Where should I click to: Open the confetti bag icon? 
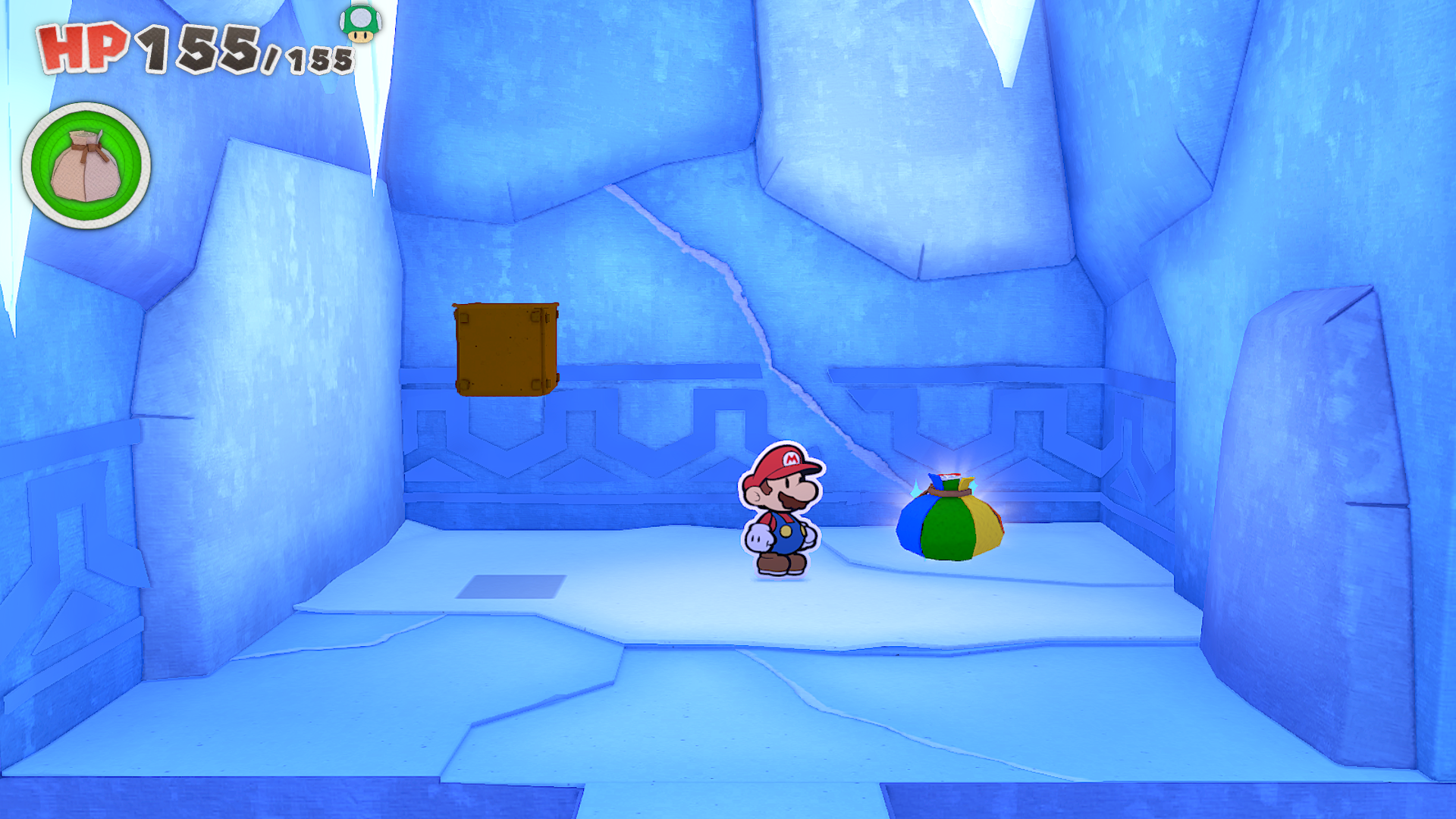[86, 165]
